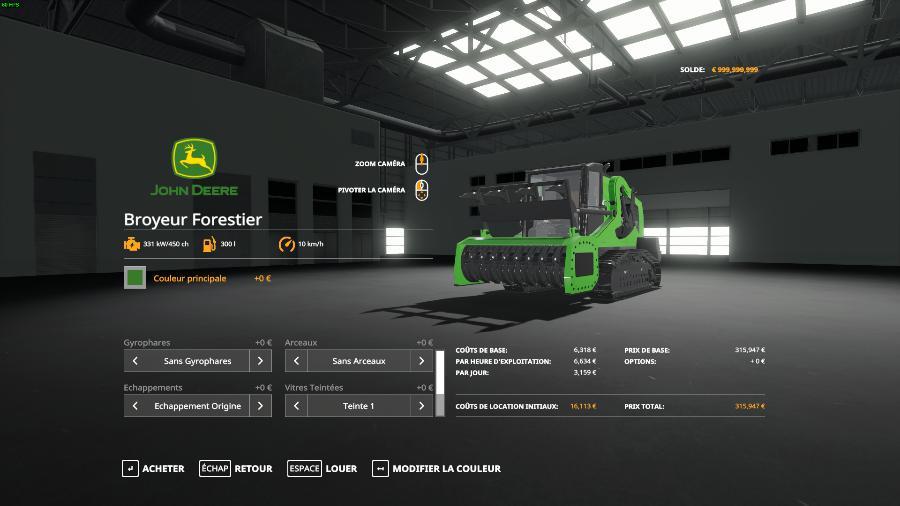The image size is (900, 506).
Task: Switch to next Echappements option
Action: pyautogui.click(x=260, y=406)
